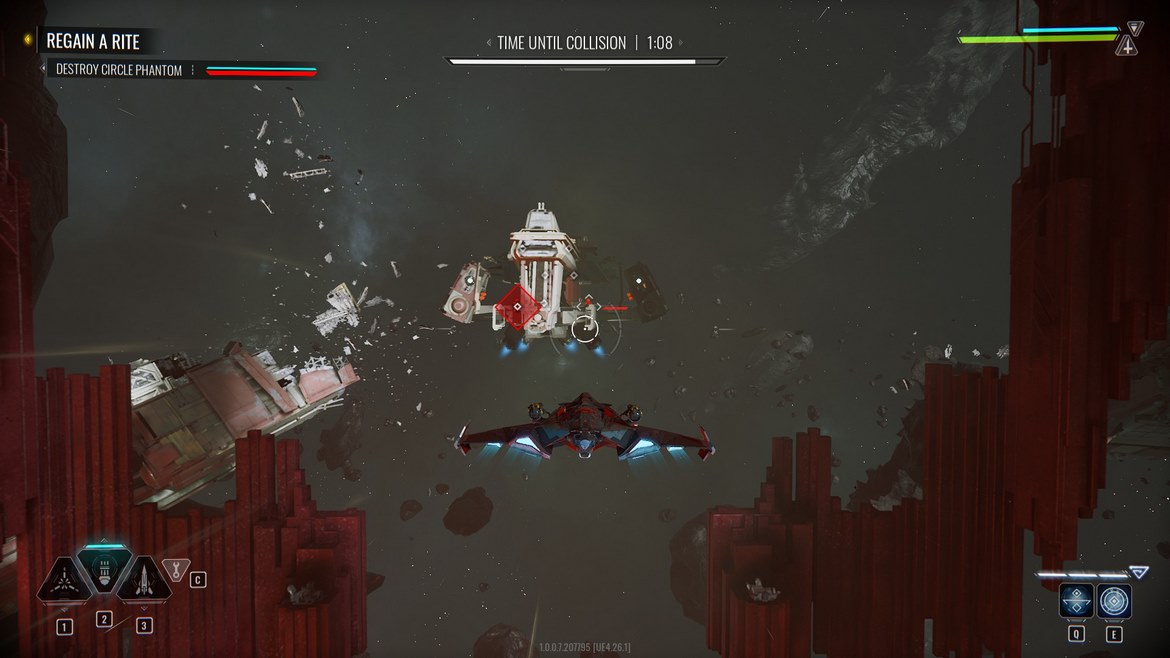Screen dimensions: 1170x658
Task: Select the Destroy Circle Phantom objective
Action: tap(119, 71)
